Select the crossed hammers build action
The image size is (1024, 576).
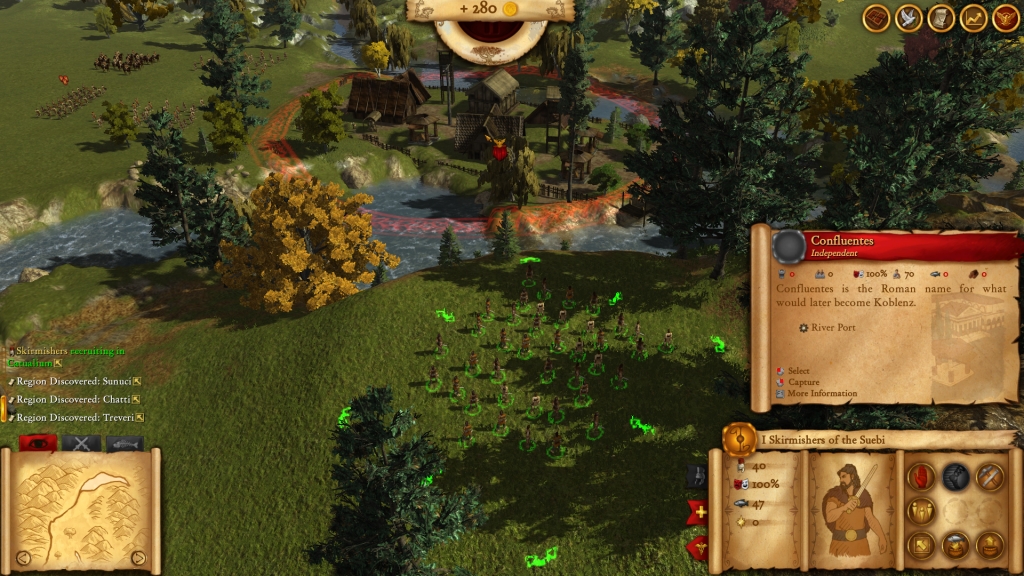[x=989, y=477]
